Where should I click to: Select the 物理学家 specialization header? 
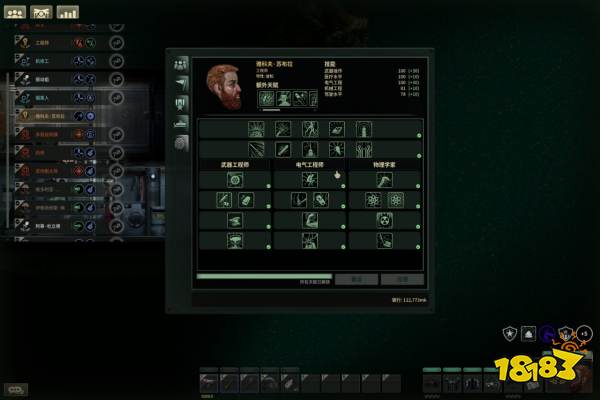tap(385, 163)
